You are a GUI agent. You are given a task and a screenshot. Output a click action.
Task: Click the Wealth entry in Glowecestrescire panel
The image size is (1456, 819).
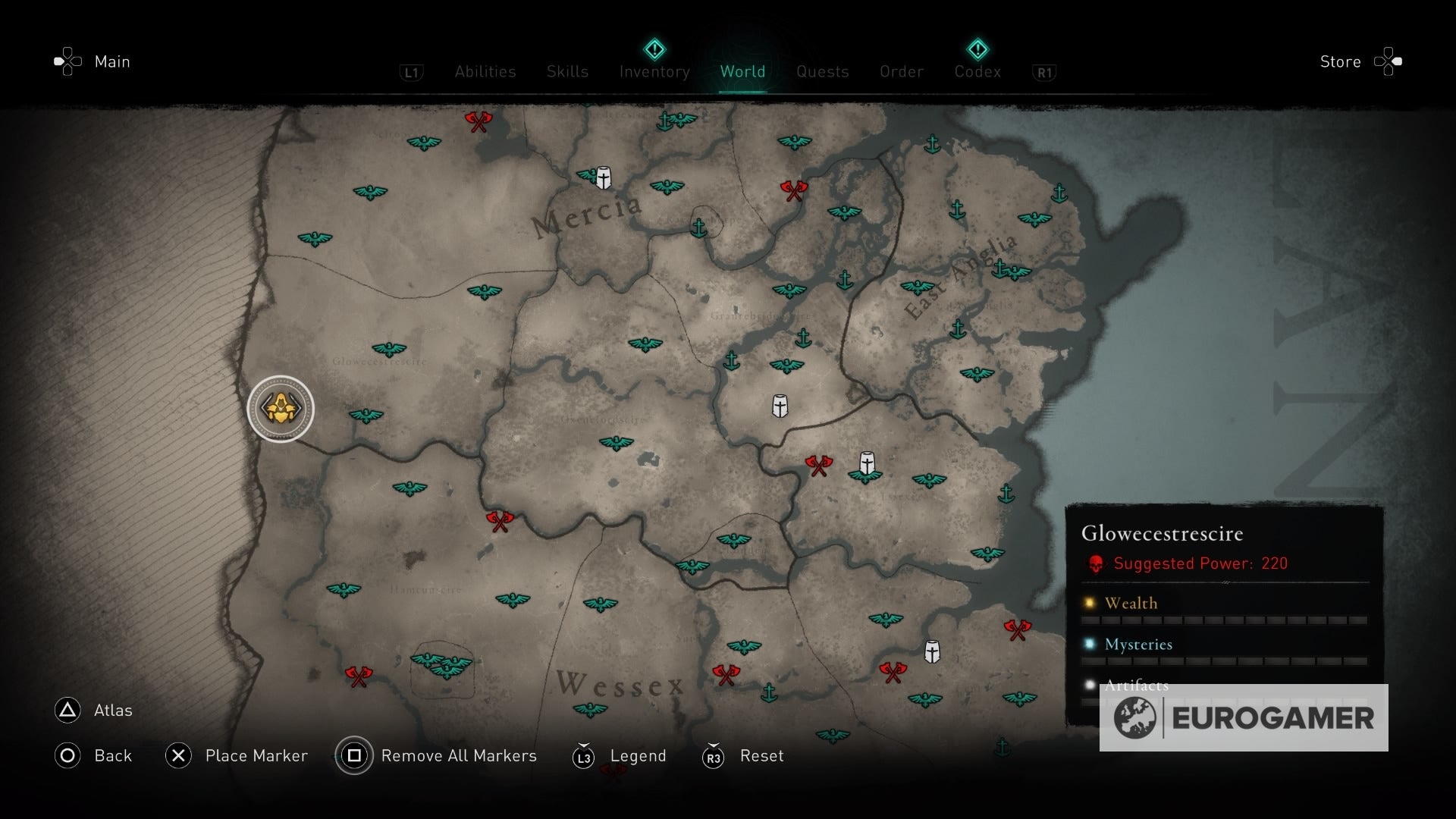tap(1131, 604)
